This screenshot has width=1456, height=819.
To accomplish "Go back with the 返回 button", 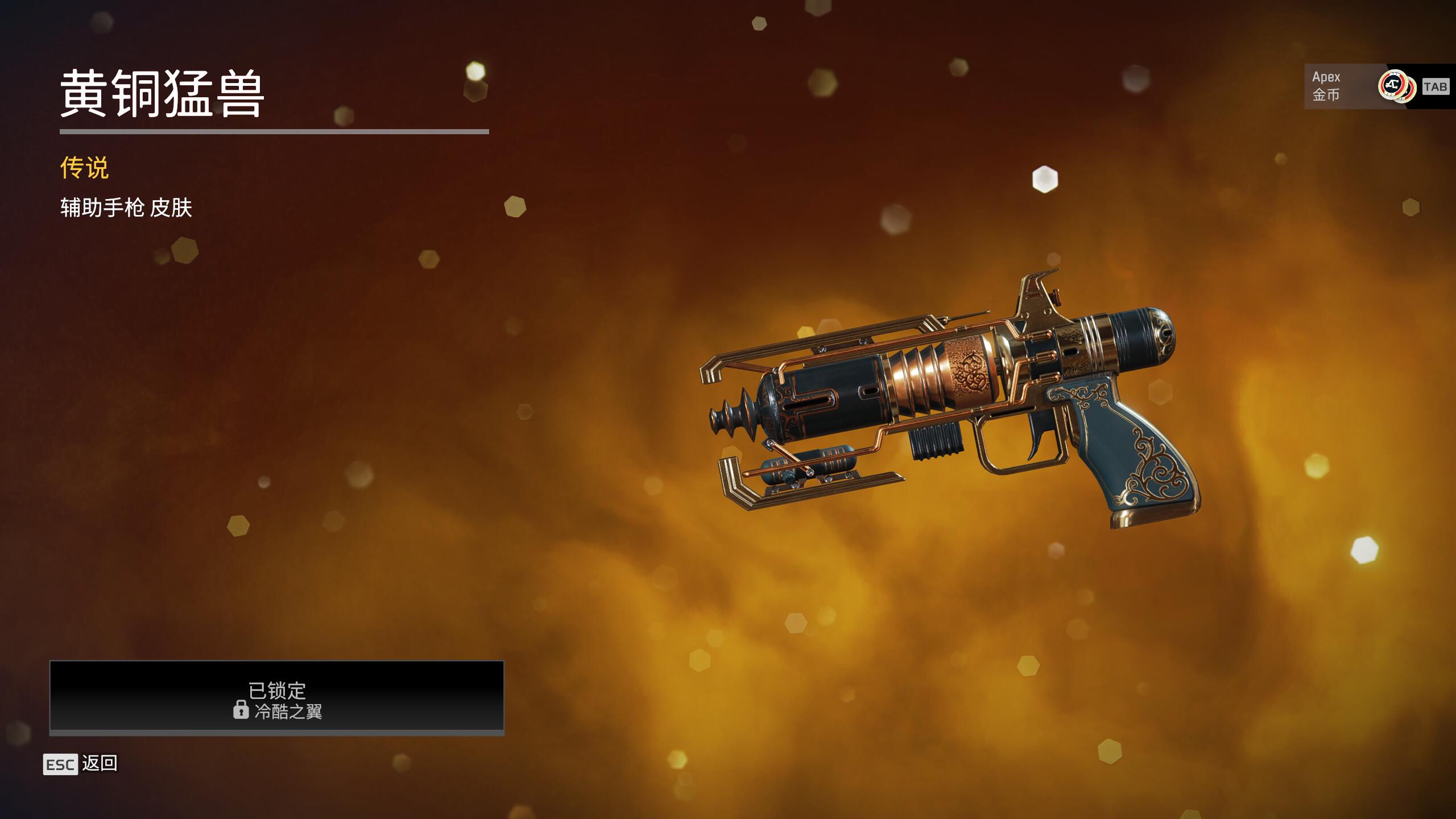I will point(81,764).
